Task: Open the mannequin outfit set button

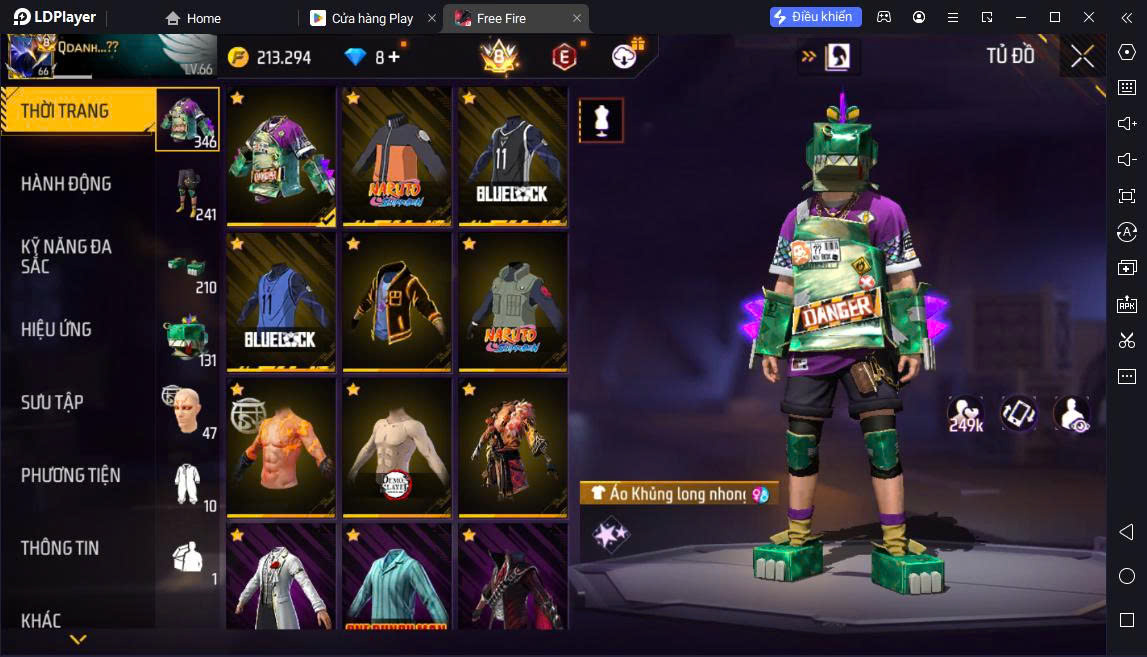Action: (x=601, y=120)
